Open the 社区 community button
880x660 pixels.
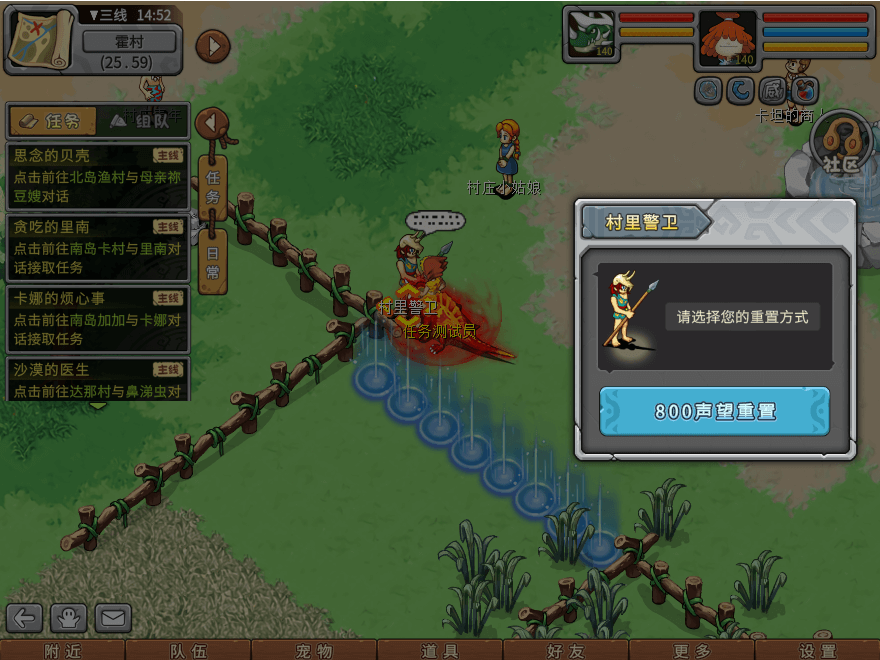click(841, 150)
